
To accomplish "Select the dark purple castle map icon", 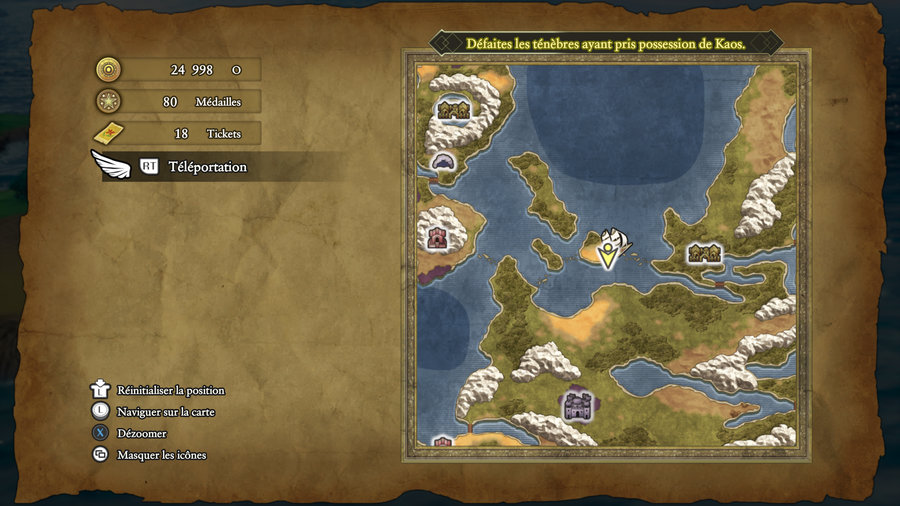I will tap(577, 404).
